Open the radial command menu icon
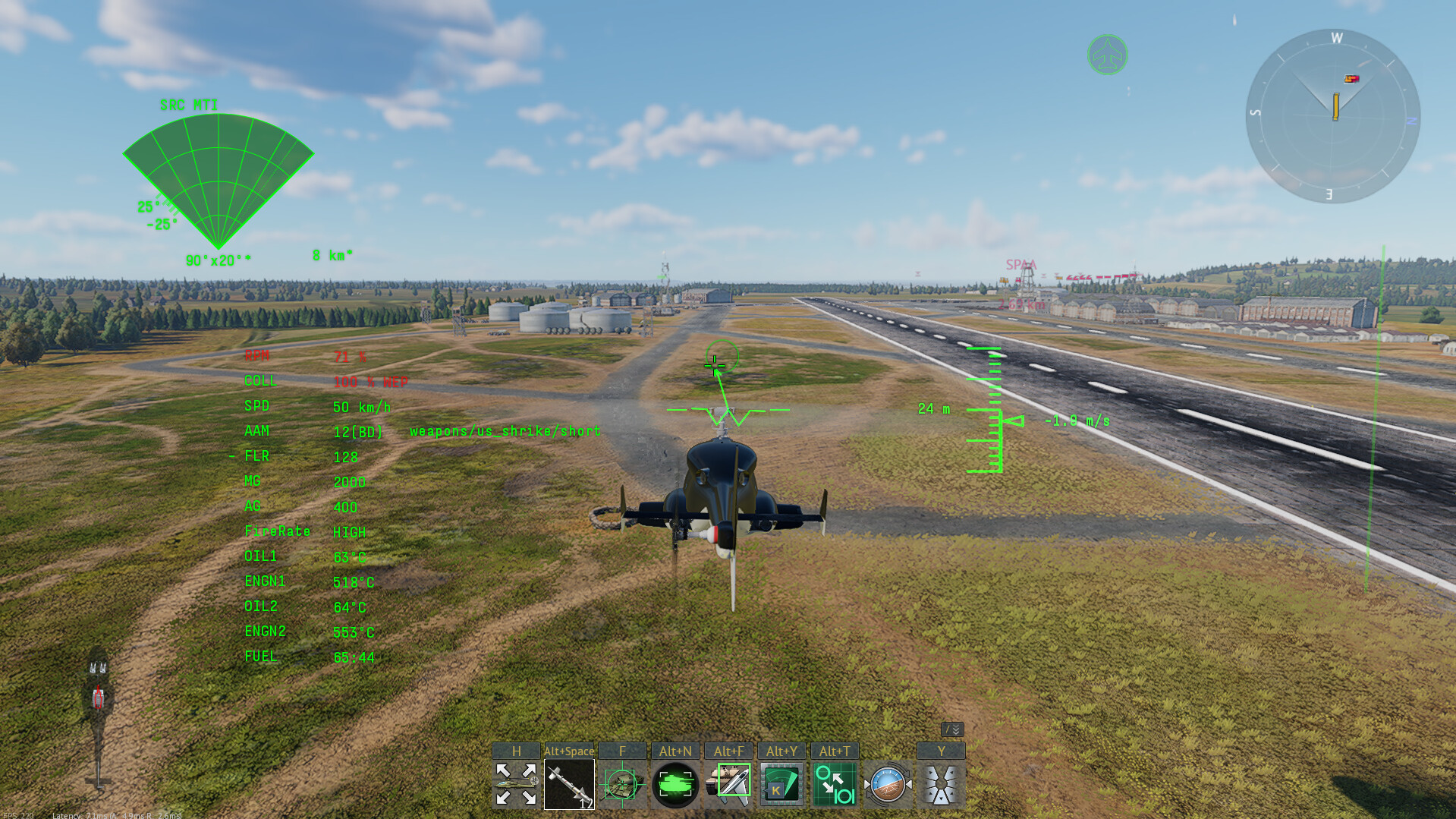Image resolution: width=1456 pixels, height=819 pixels. click(940, 784)
